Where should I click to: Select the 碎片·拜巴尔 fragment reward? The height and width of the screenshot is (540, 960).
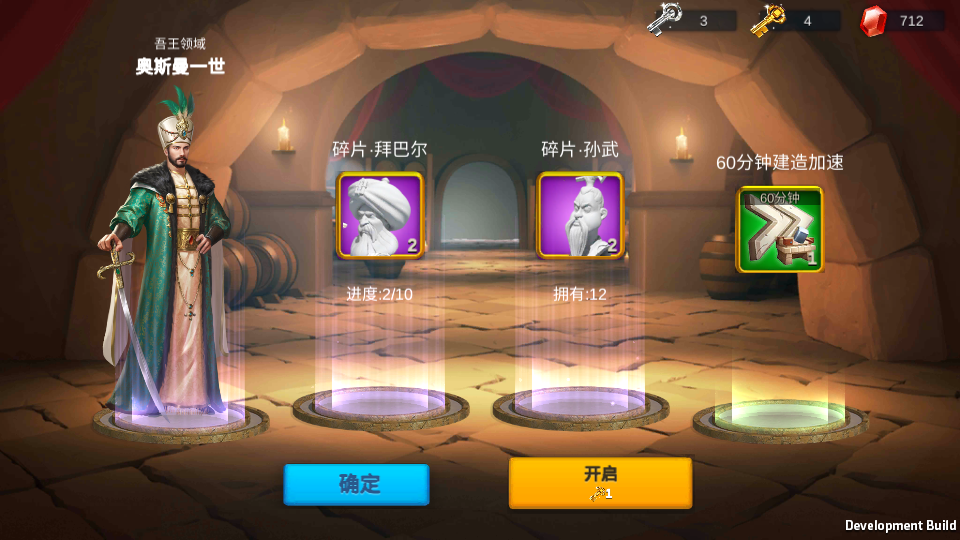[x=380, y=215]
